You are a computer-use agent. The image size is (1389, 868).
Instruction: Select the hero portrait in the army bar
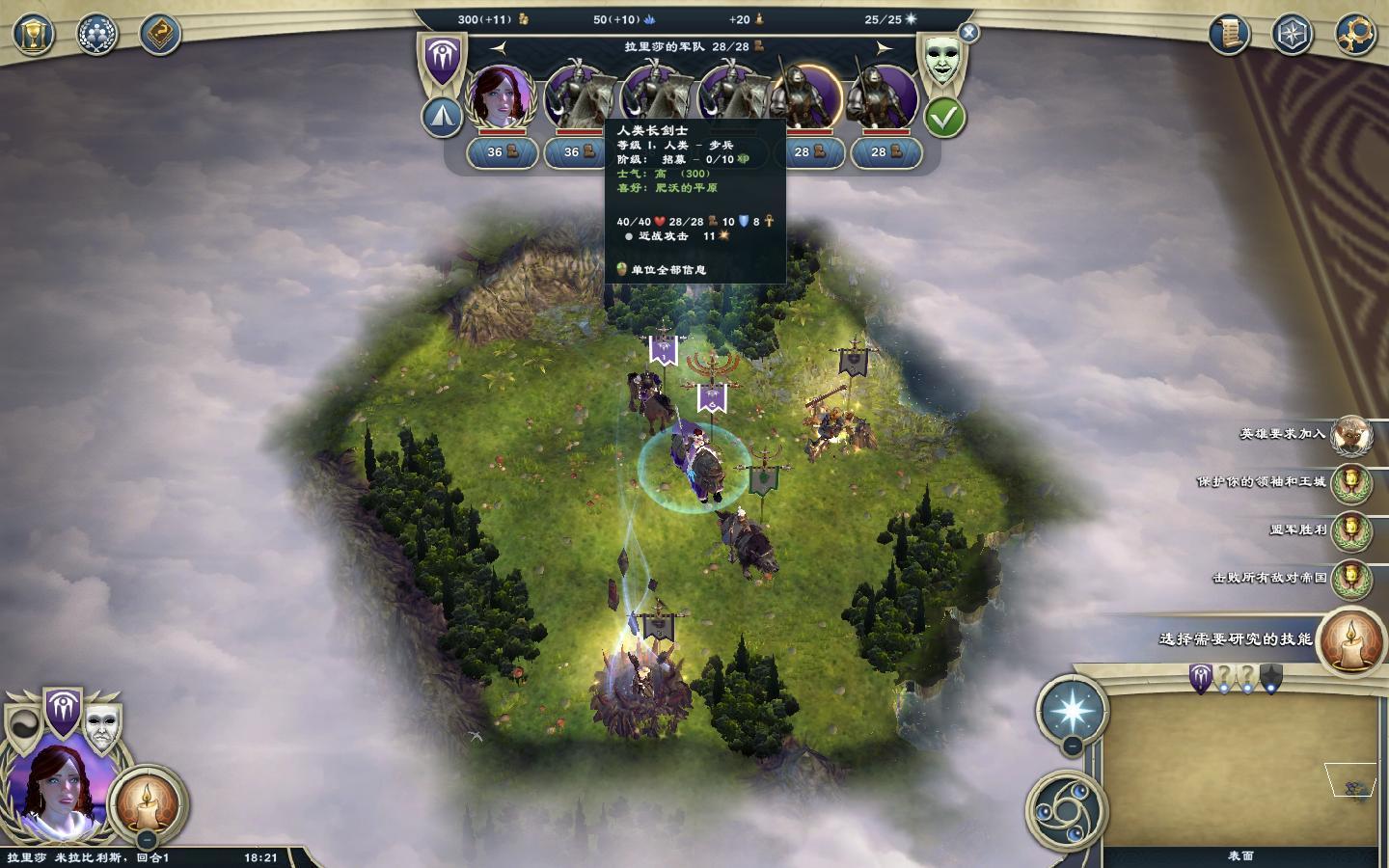[500, 96]
